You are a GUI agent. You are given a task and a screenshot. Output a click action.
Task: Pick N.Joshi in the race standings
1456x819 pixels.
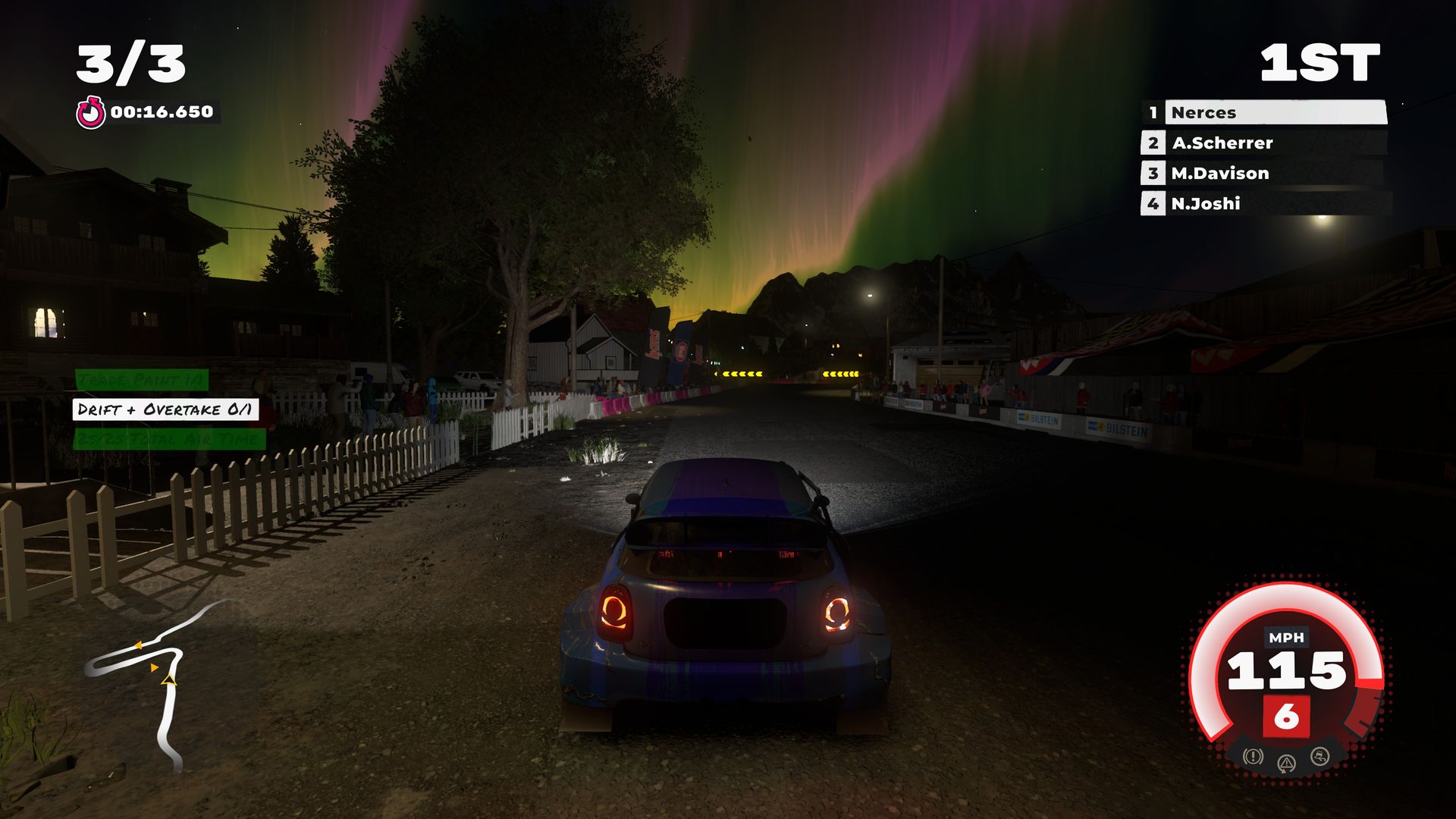point(1264,204)
